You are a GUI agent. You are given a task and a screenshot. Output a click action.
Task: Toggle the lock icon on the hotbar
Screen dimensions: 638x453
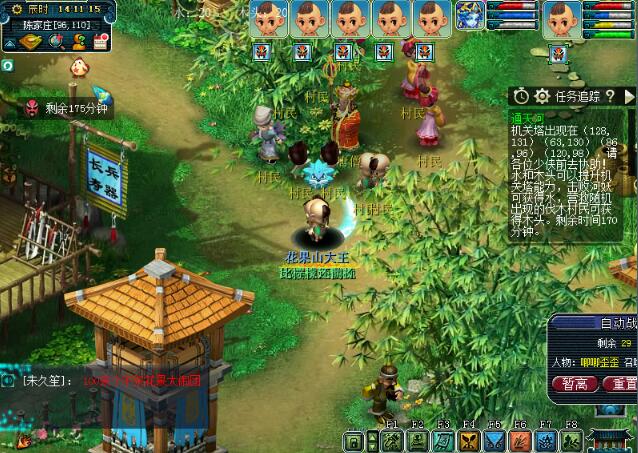[x=353, y=441]
